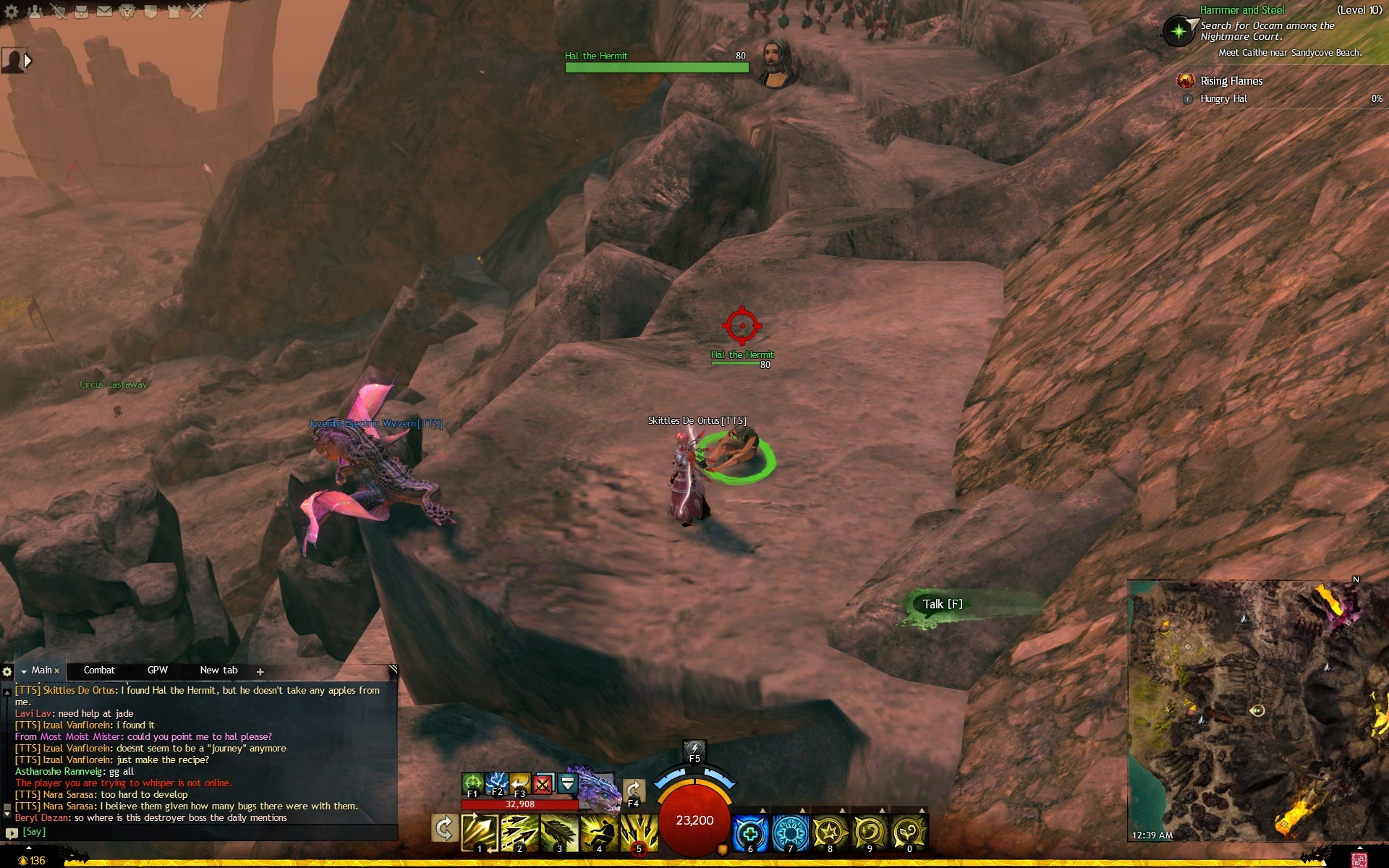Activate the blue healing skill in slot 6

pyautogui.click(x=750, y=833)
